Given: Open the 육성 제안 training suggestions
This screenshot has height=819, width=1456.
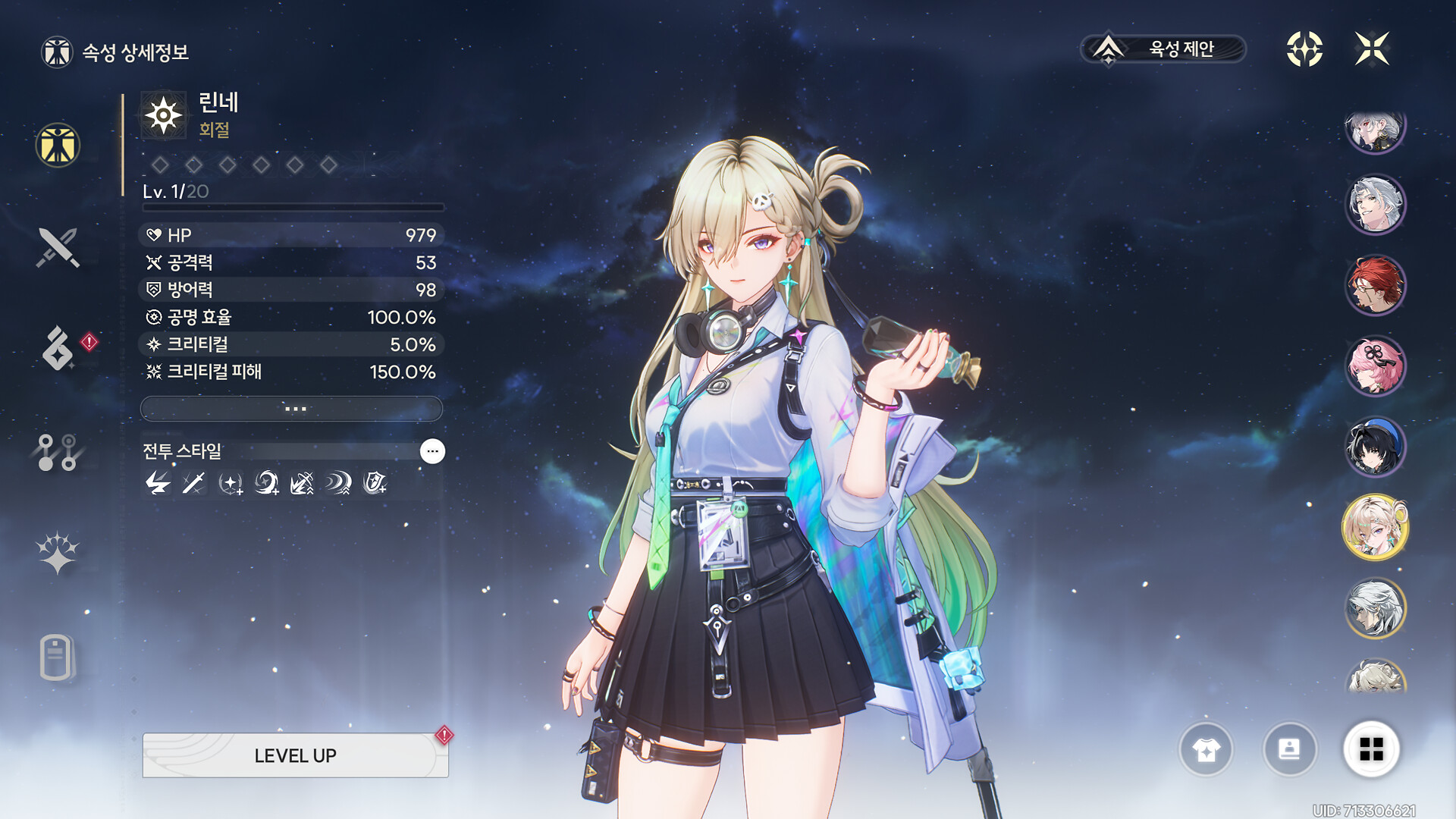Looking at the screenshot, I should tap(1163, 49).
